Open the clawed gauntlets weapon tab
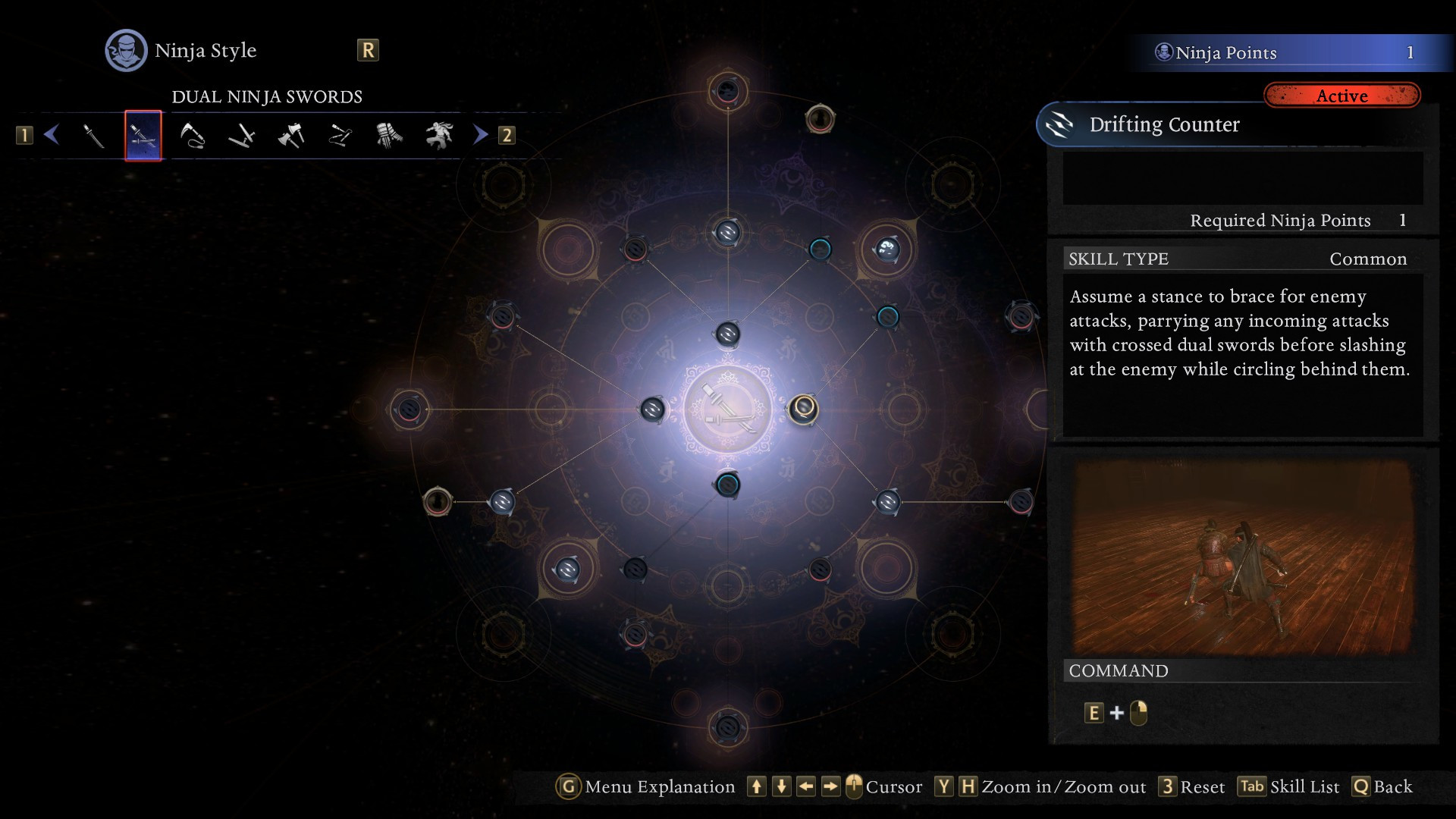The height and width of the screenshot is (819, 1456). (389, 136)
